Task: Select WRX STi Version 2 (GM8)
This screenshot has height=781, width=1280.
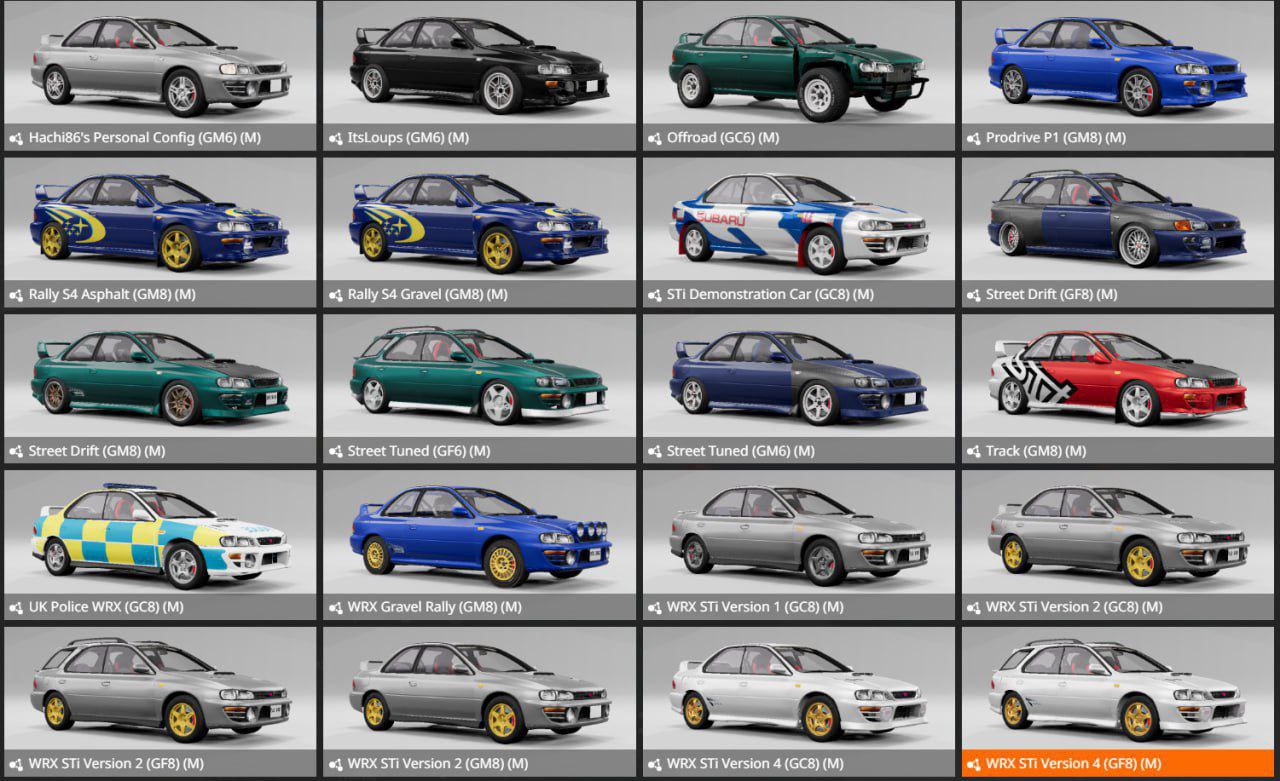Action: point(479,701)
